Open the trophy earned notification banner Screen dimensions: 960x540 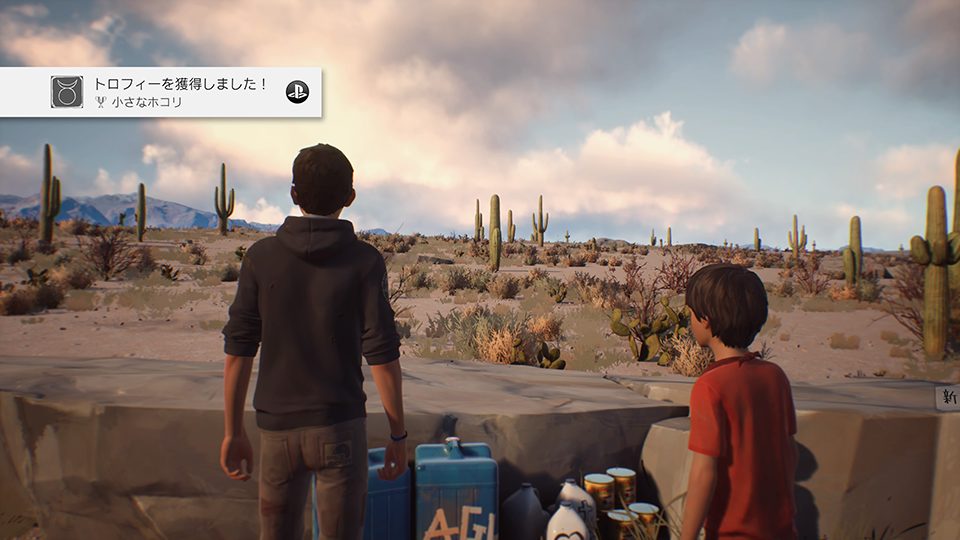(180, 92)
